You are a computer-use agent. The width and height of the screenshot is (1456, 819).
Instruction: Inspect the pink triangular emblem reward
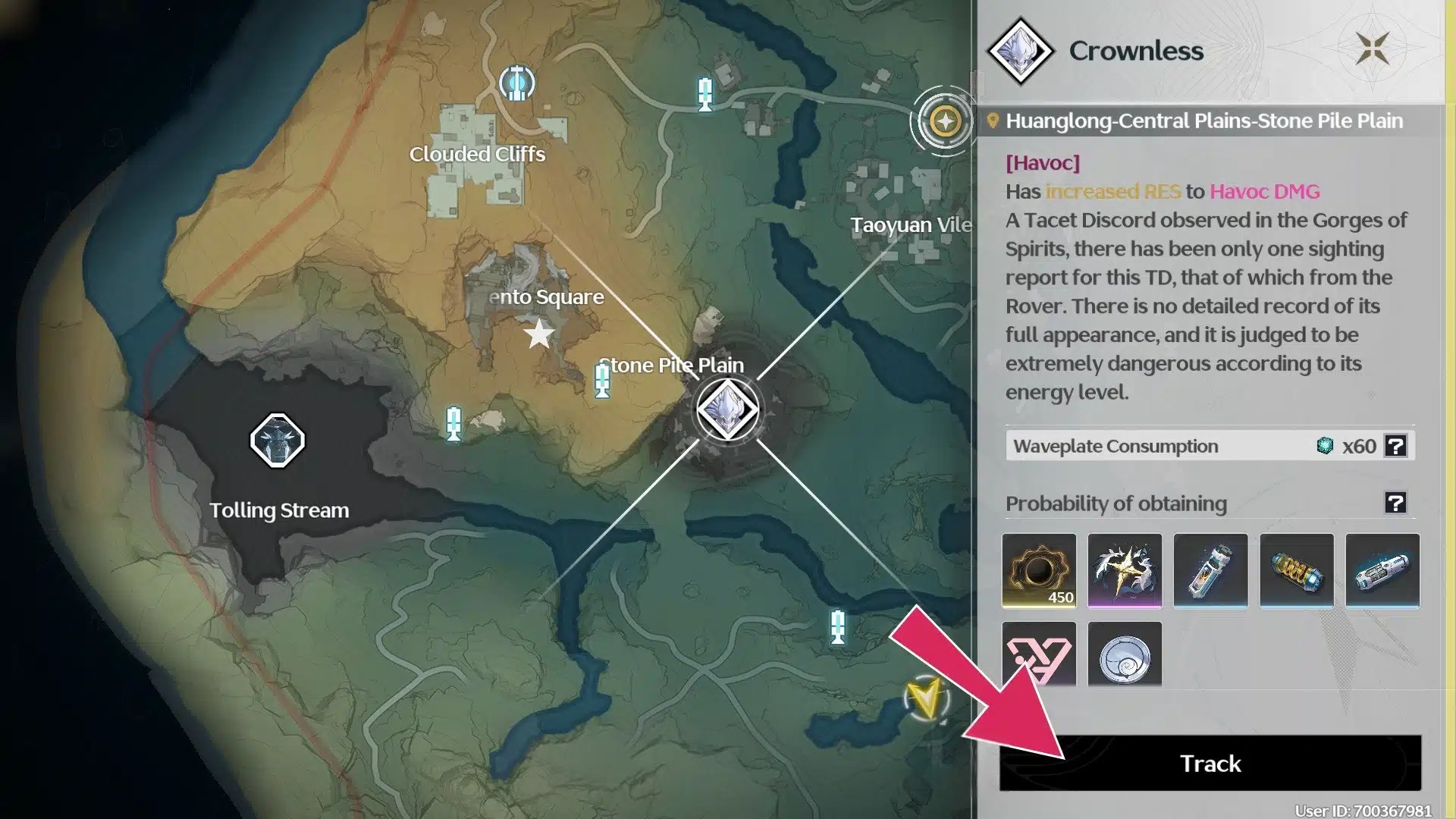(x=1038, y=657)
